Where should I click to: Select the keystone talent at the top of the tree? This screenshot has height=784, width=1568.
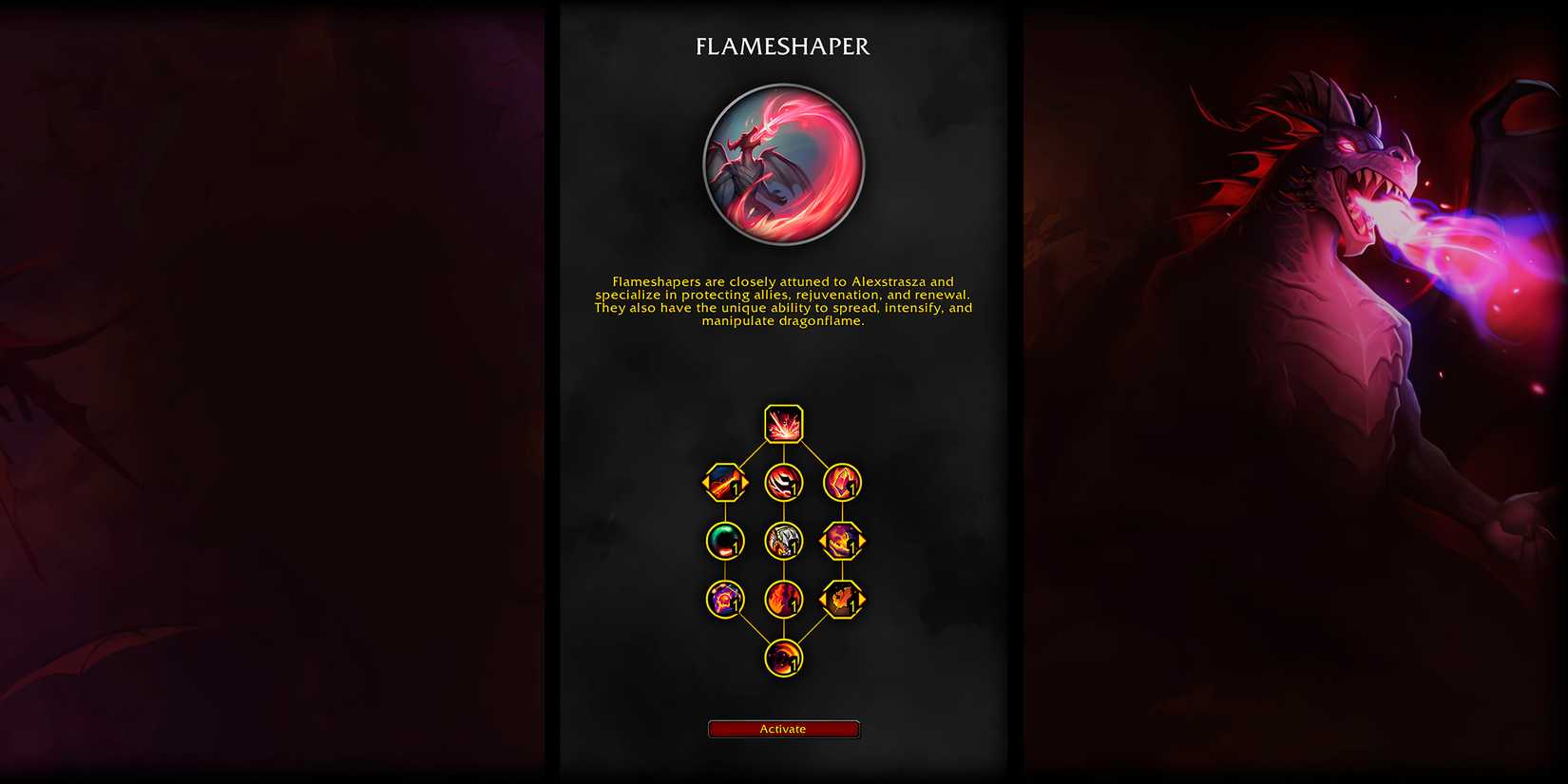tap(782, 424)
